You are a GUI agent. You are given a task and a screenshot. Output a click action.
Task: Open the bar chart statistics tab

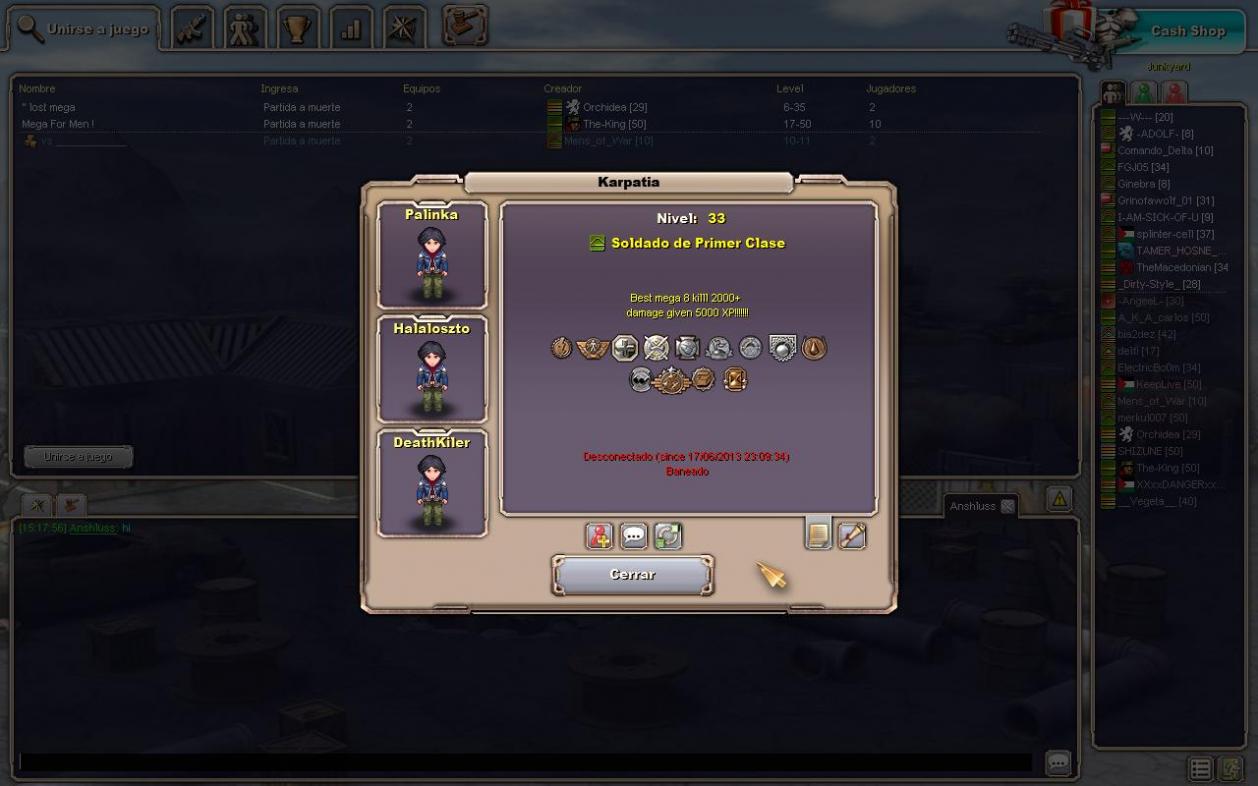tap(351, 29)
